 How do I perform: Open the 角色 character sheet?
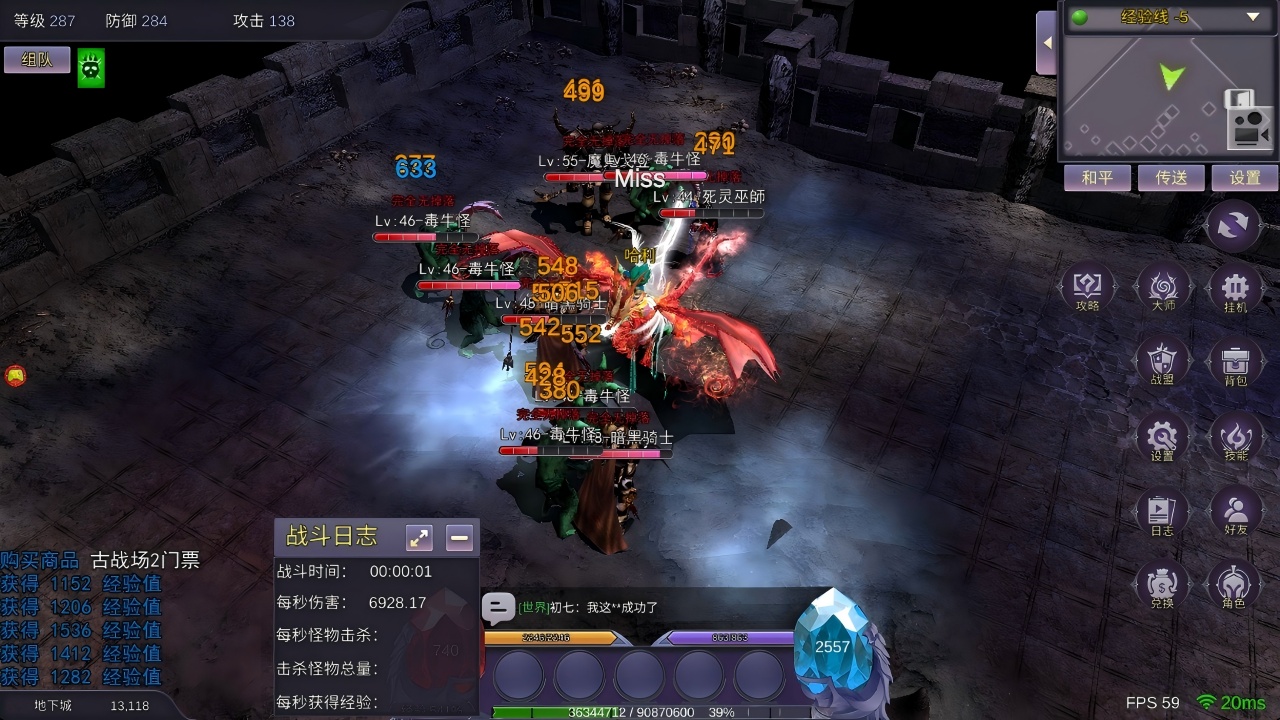click(x=1234, y=585)
